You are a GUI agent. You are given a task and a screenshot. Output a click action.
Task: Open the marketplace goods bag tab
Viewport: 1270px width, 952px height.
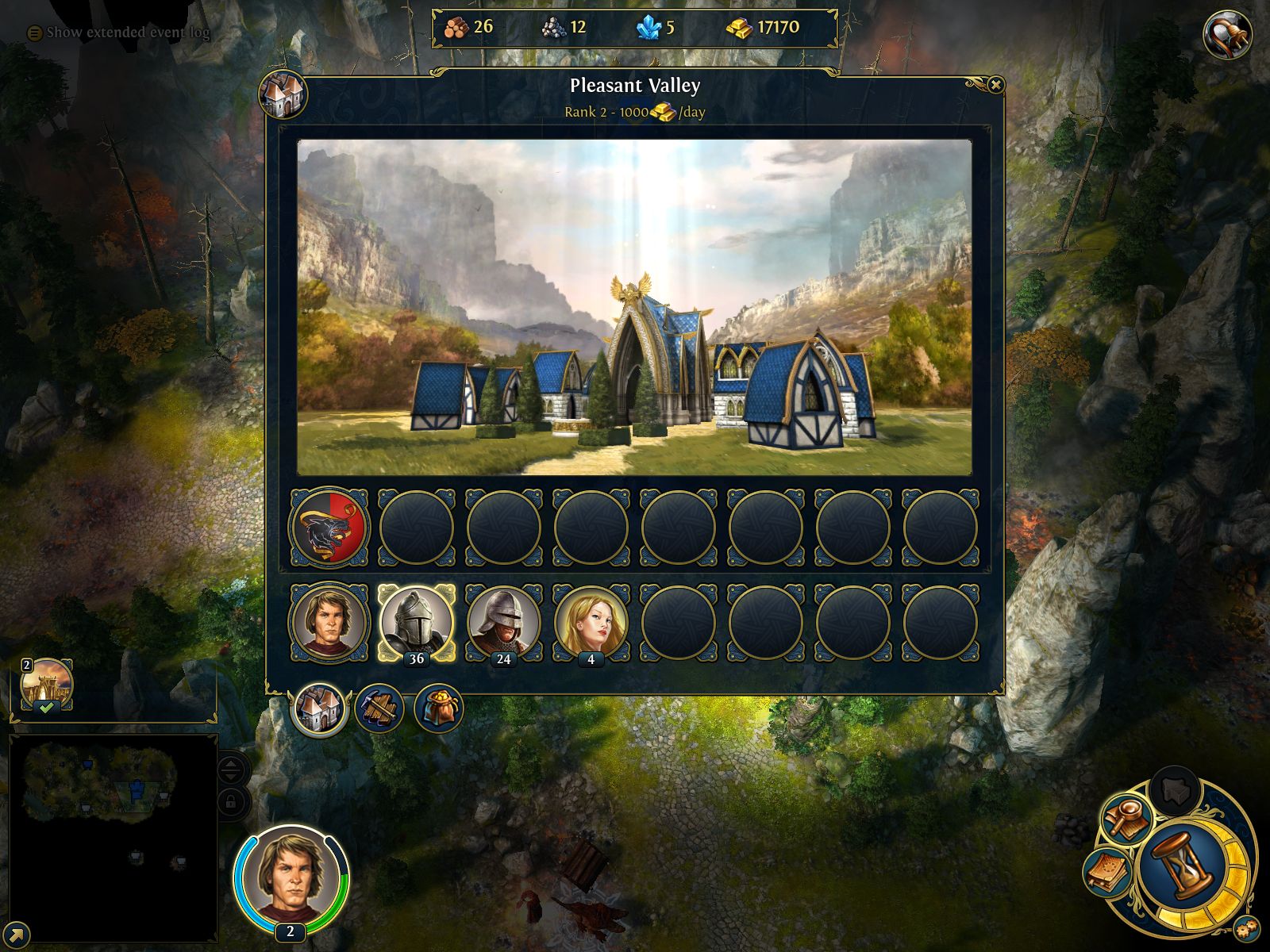(x=438, y=708)
